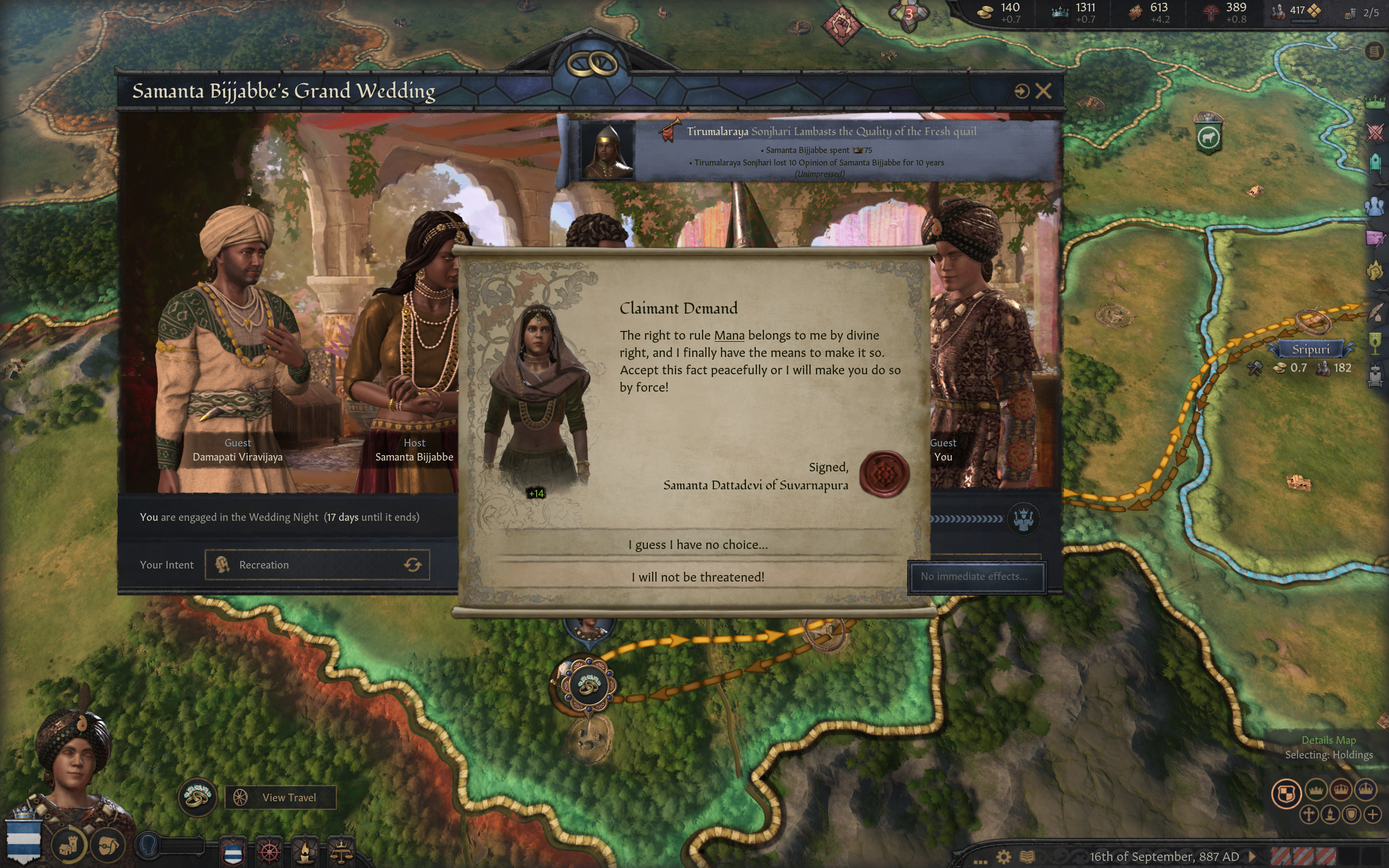Close the Grand Wedding window

(1043, 91)
